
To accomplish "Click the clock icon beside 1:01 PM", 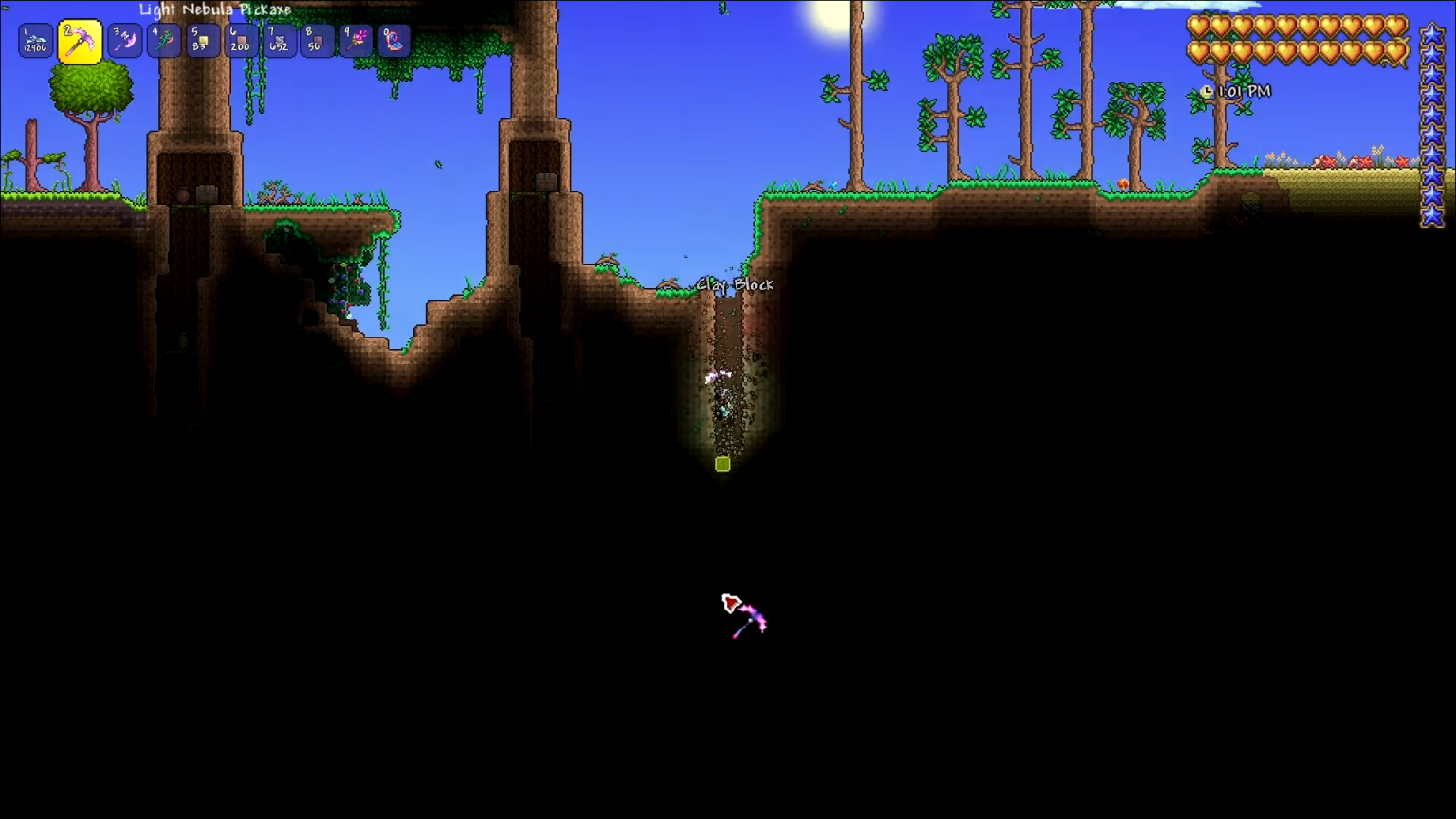I will pyautogui.click(x=1206, y=91).
